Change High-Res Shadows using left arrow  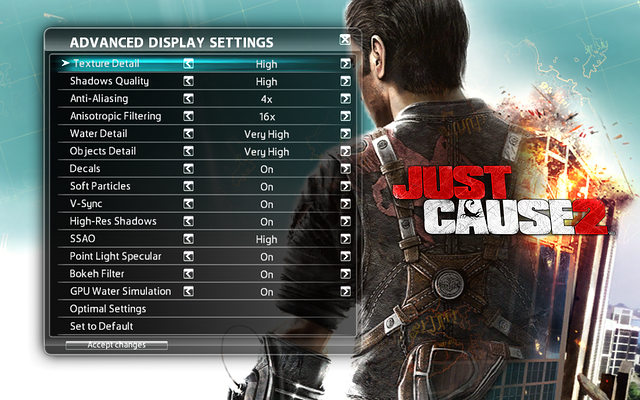[x=188, y=221]
